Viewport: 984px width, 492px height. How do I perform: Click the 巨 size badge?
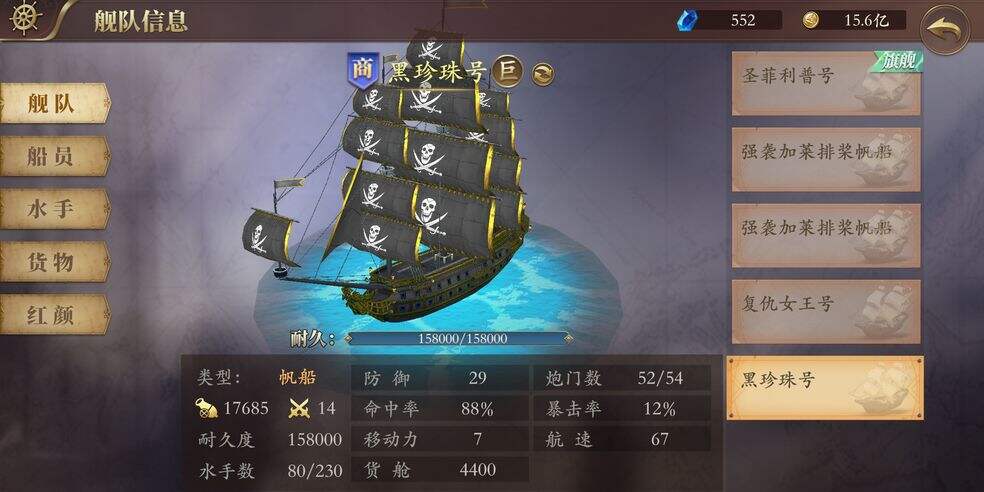(510, 69)
